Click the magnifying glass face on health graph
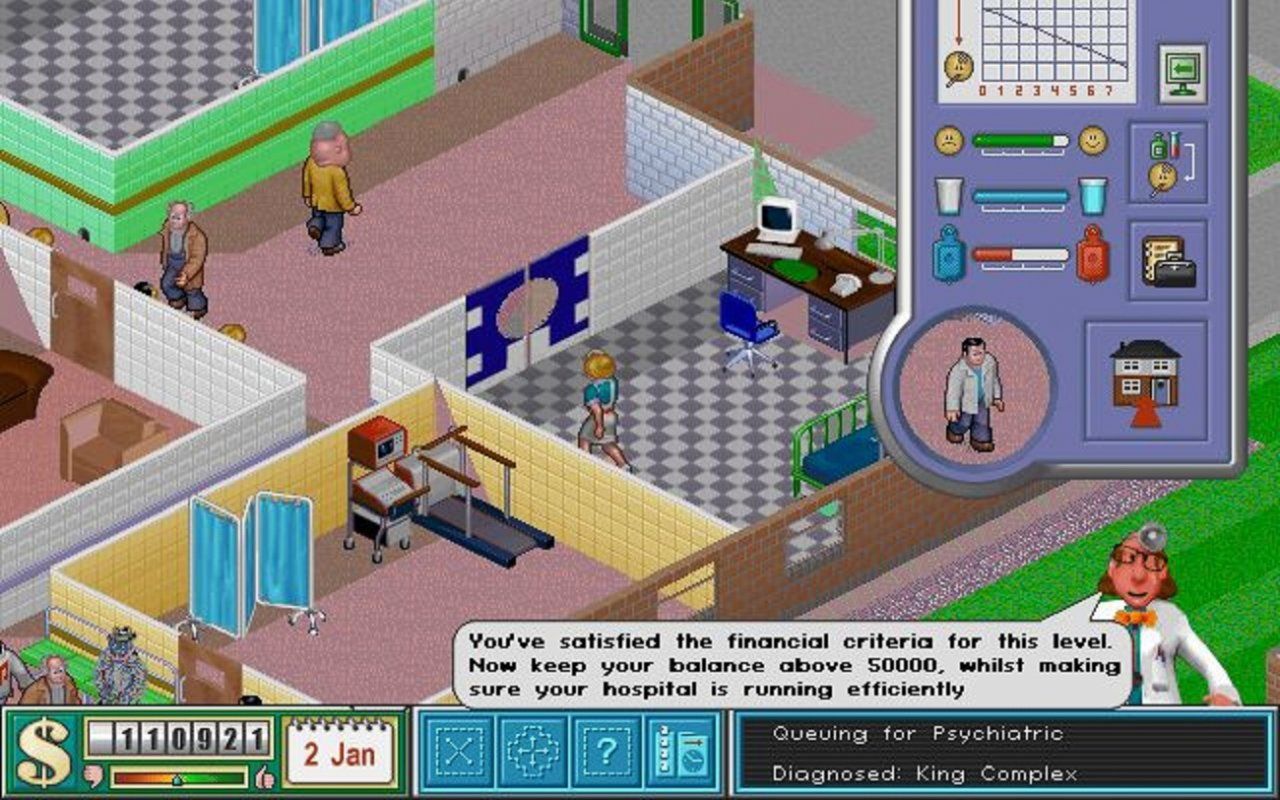This screenshot has height=800, width=1280. click(958, 66)
